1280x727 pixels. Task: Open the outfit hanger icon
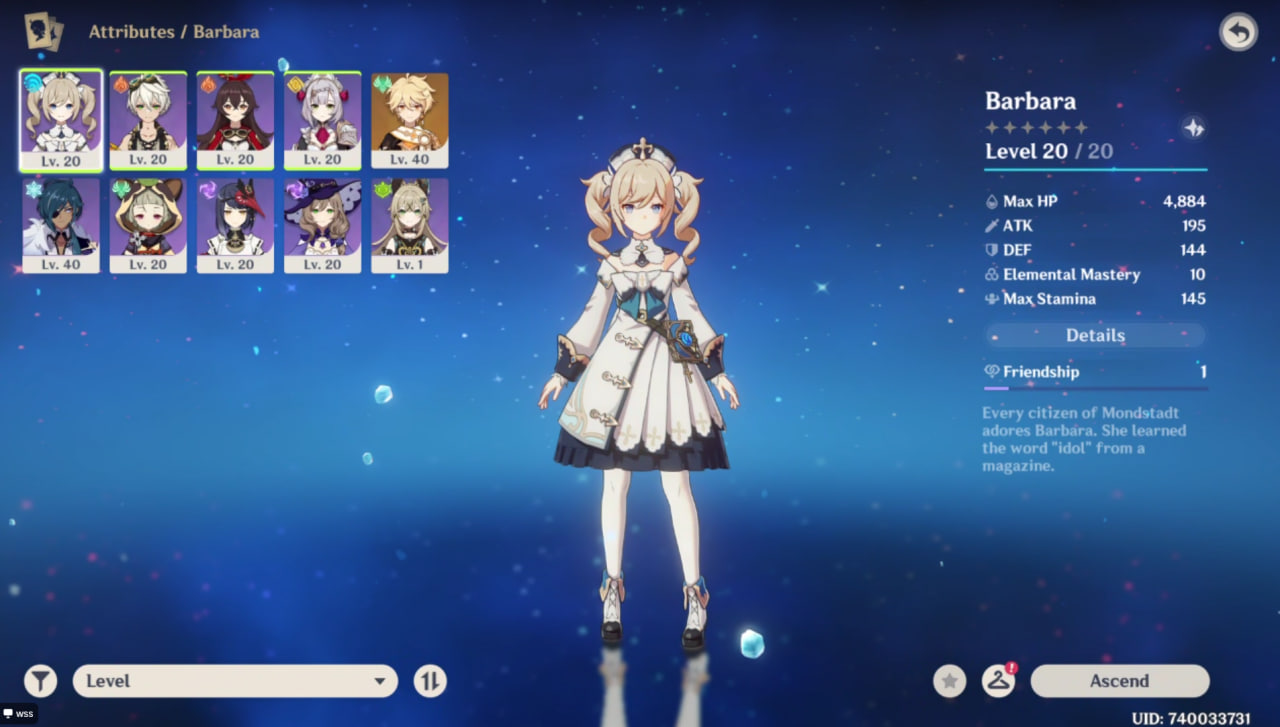click(x=998, y=681)
